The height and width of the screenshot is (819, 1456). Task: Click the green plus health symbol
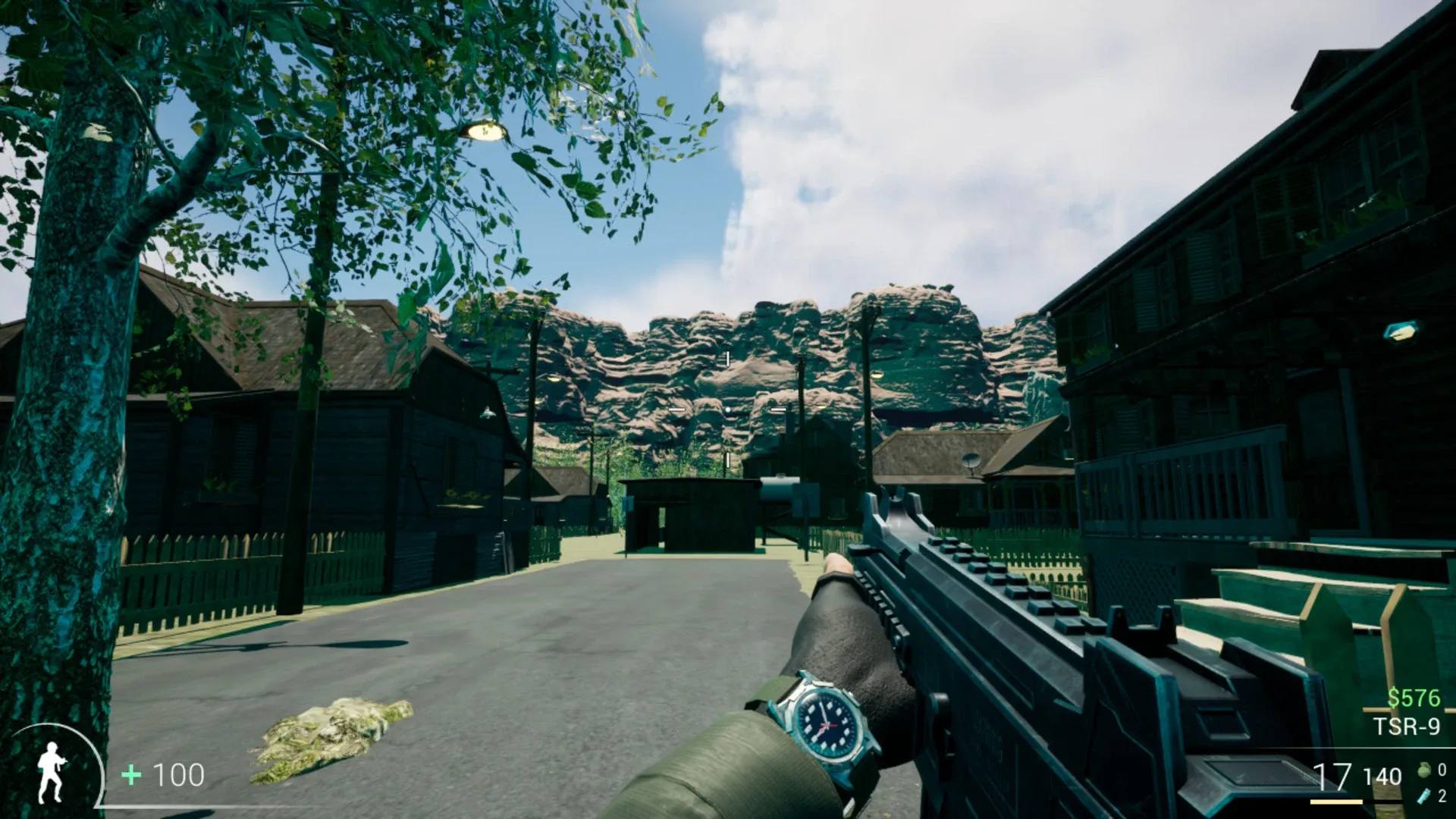[130, 775]
